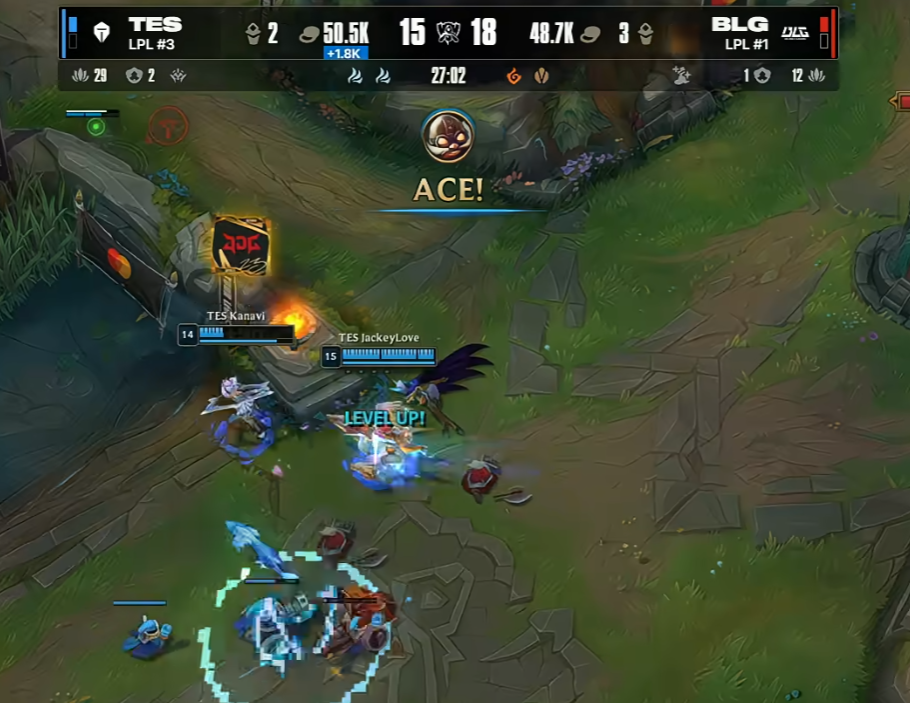Click the ACE announcement emblem
Screen dimensions: 910x703
pyautogui.click(x=447, y=135)
